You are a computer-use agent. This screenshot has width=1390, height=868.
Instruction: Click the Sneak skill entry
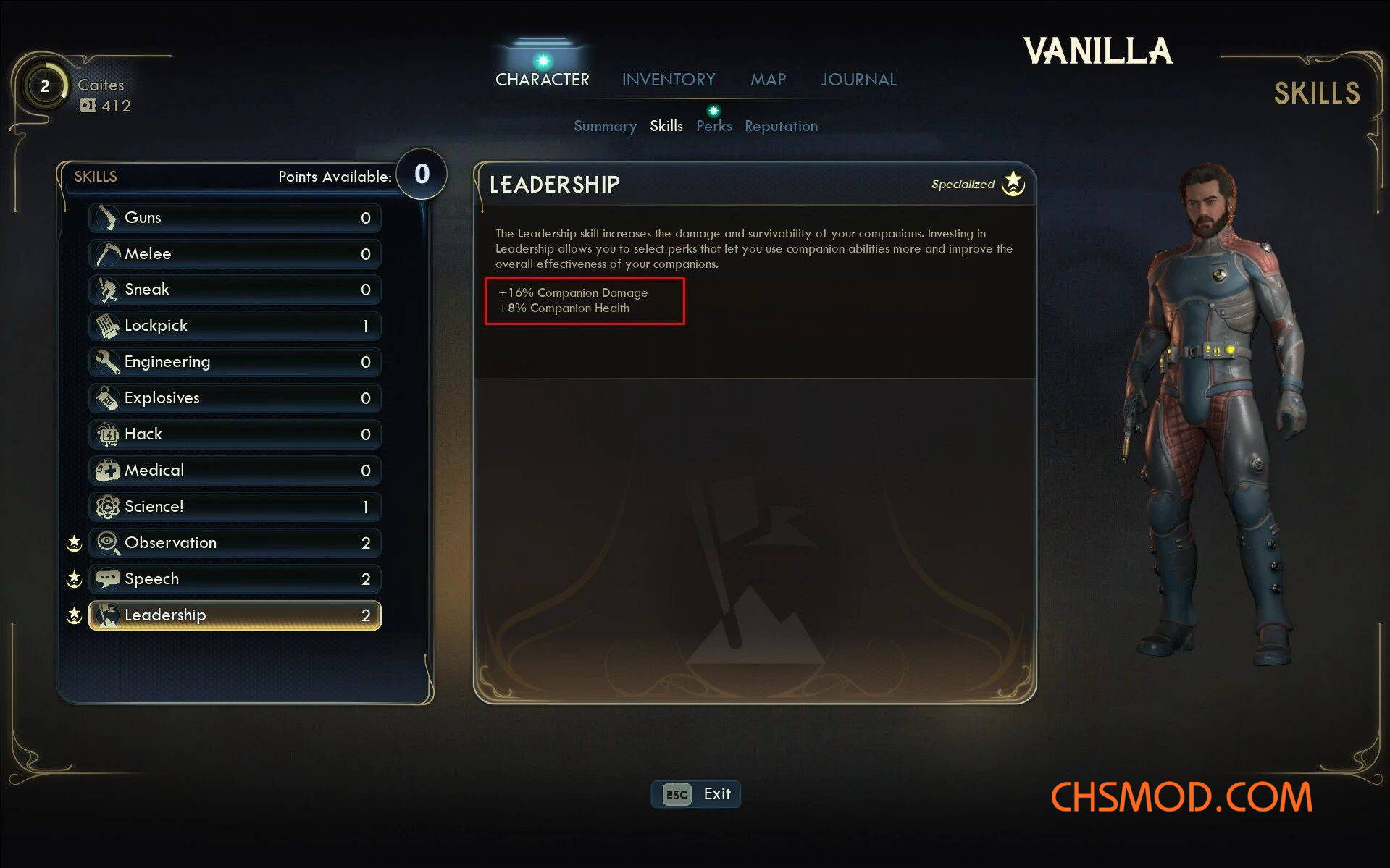235,290
